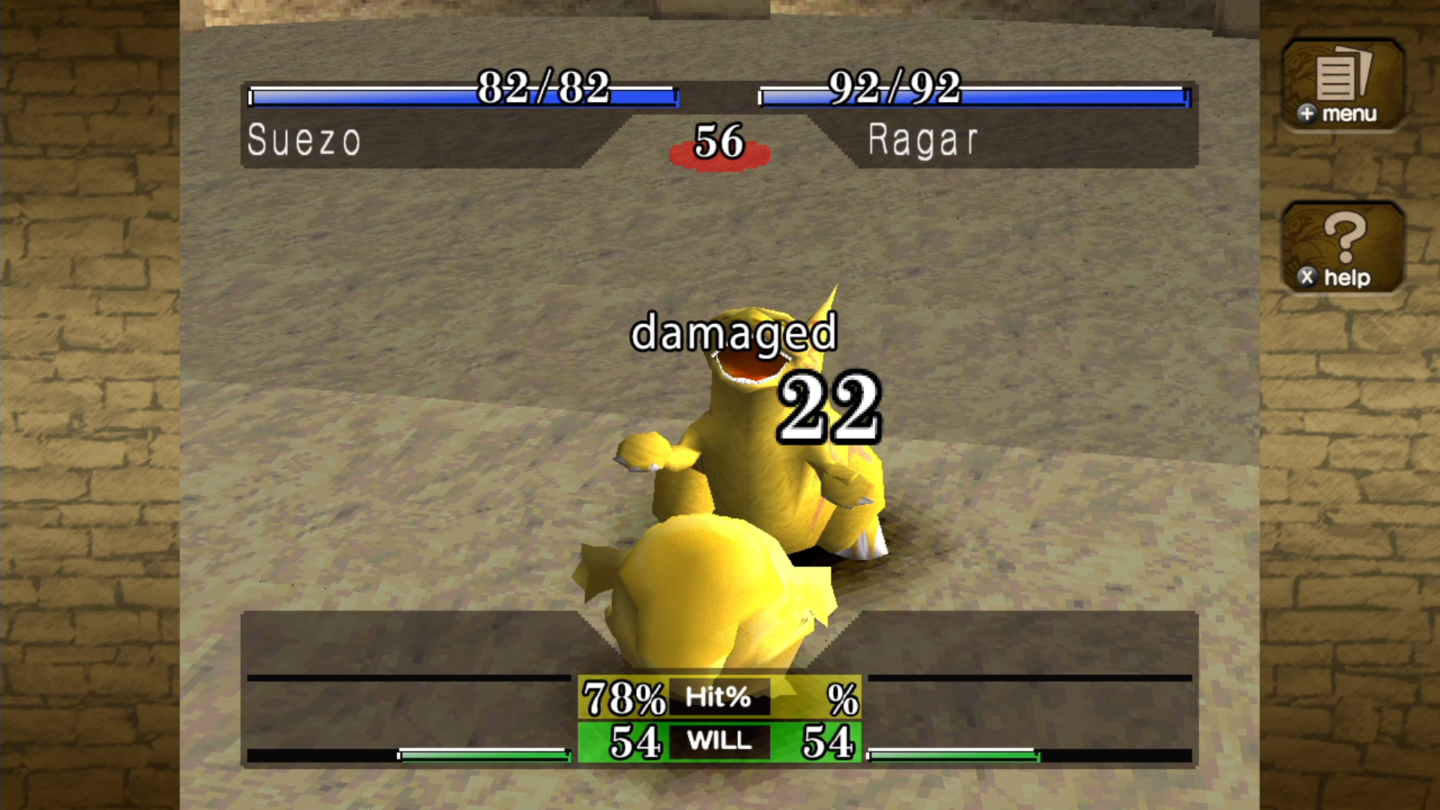Select the name label Suezo

(x=302, y=140)
